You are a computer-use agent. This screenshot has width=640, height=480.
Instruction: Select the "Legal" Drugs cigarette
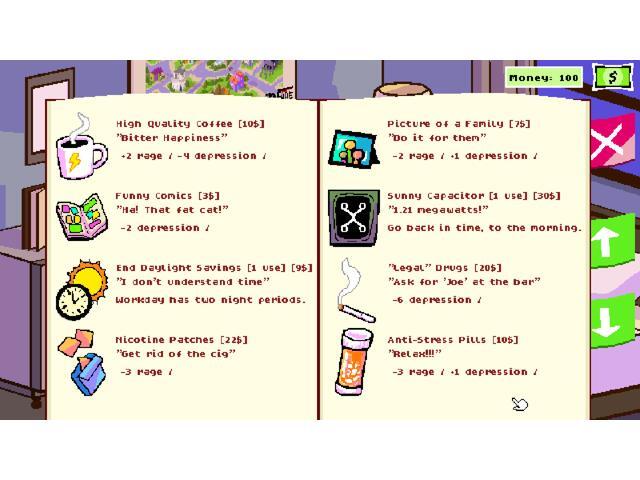coord(354,290)
